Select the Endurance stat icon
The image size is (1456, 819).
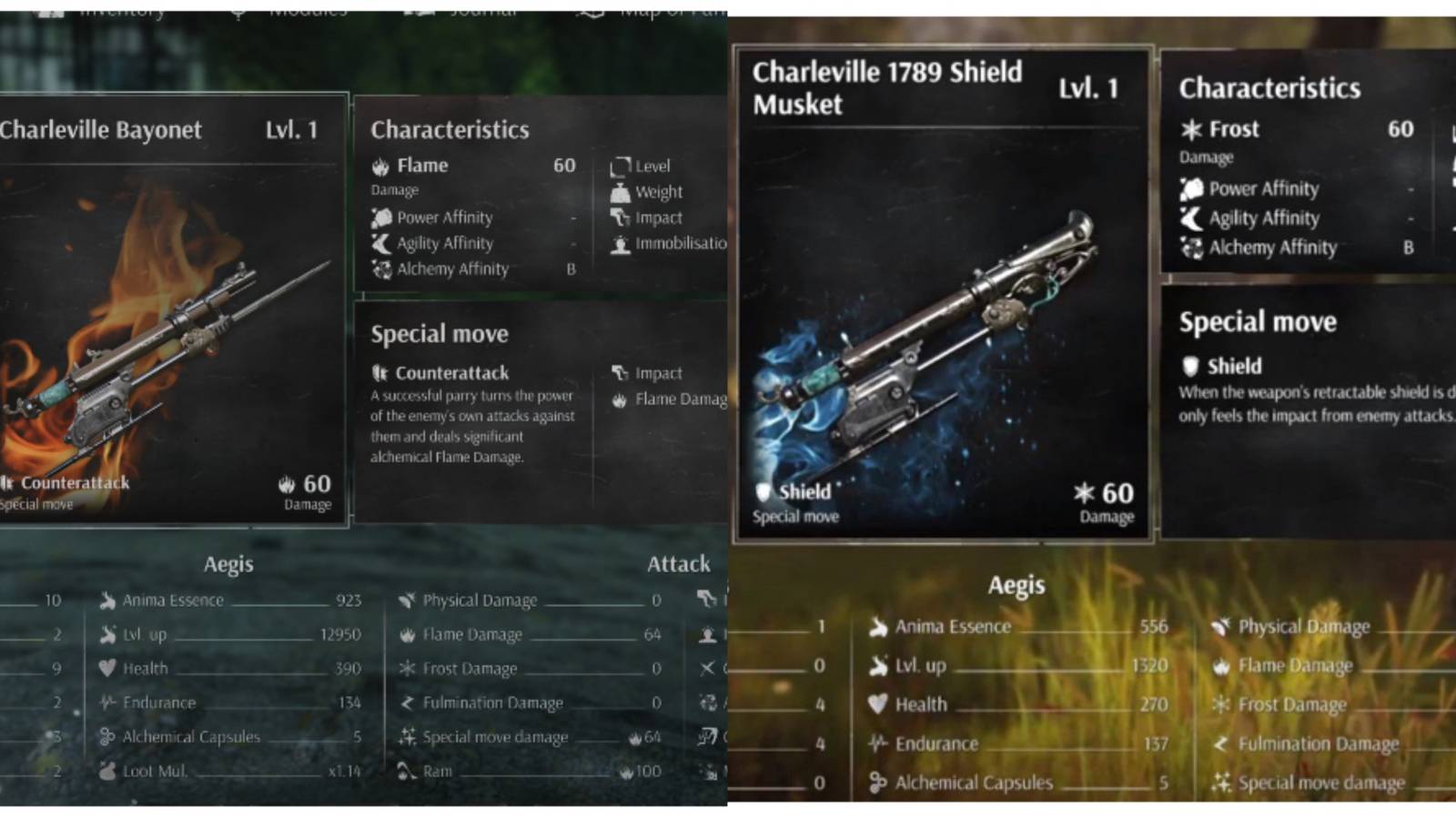[109, 703]
